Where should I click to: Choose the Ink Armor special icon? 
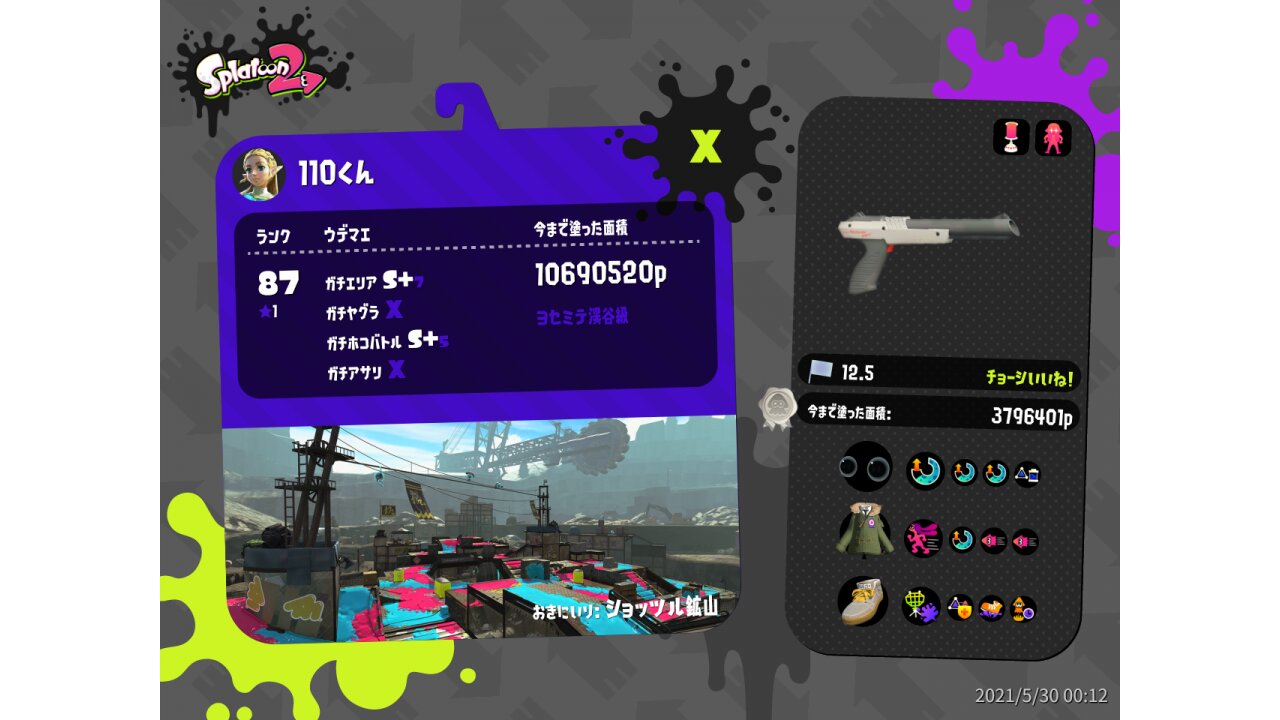(x=1053, y=138)
